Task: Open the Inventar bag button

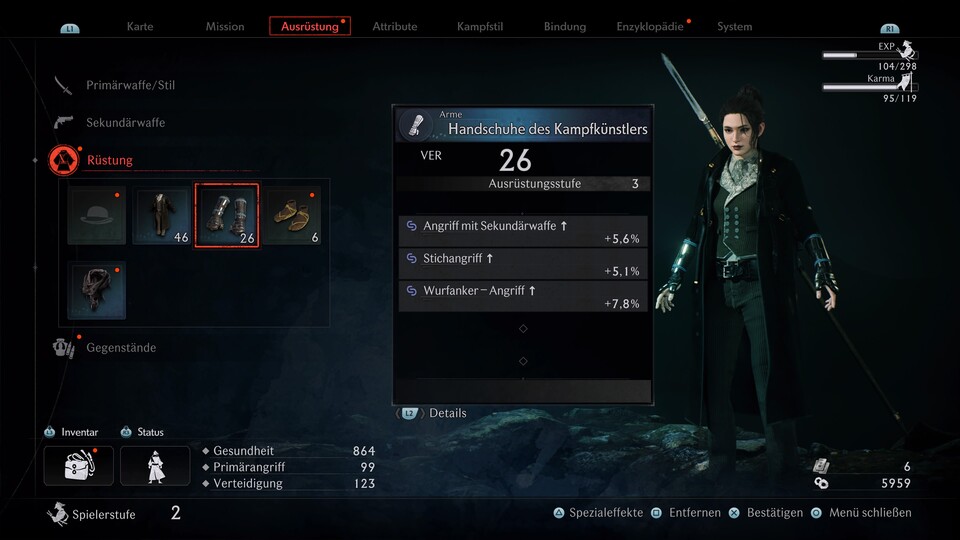Action: click(78, 466)
